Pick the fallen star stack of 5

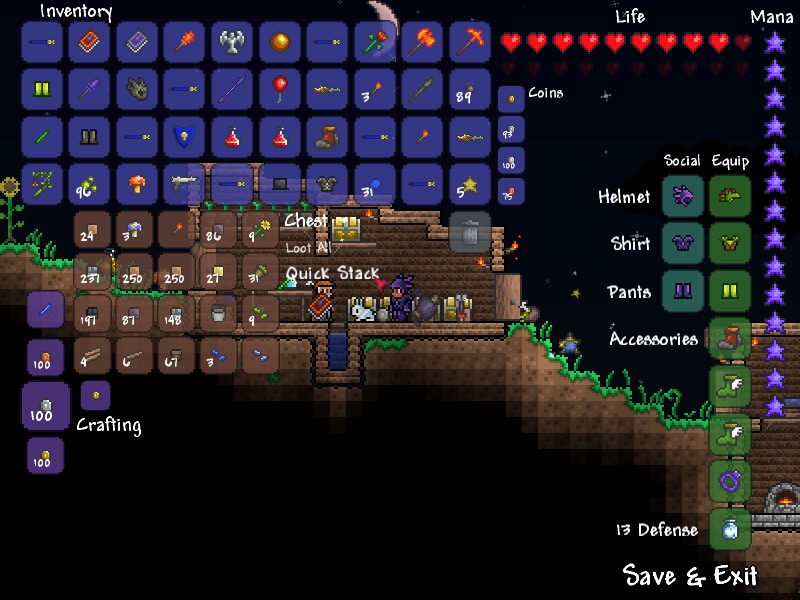(x=469, y=184)
